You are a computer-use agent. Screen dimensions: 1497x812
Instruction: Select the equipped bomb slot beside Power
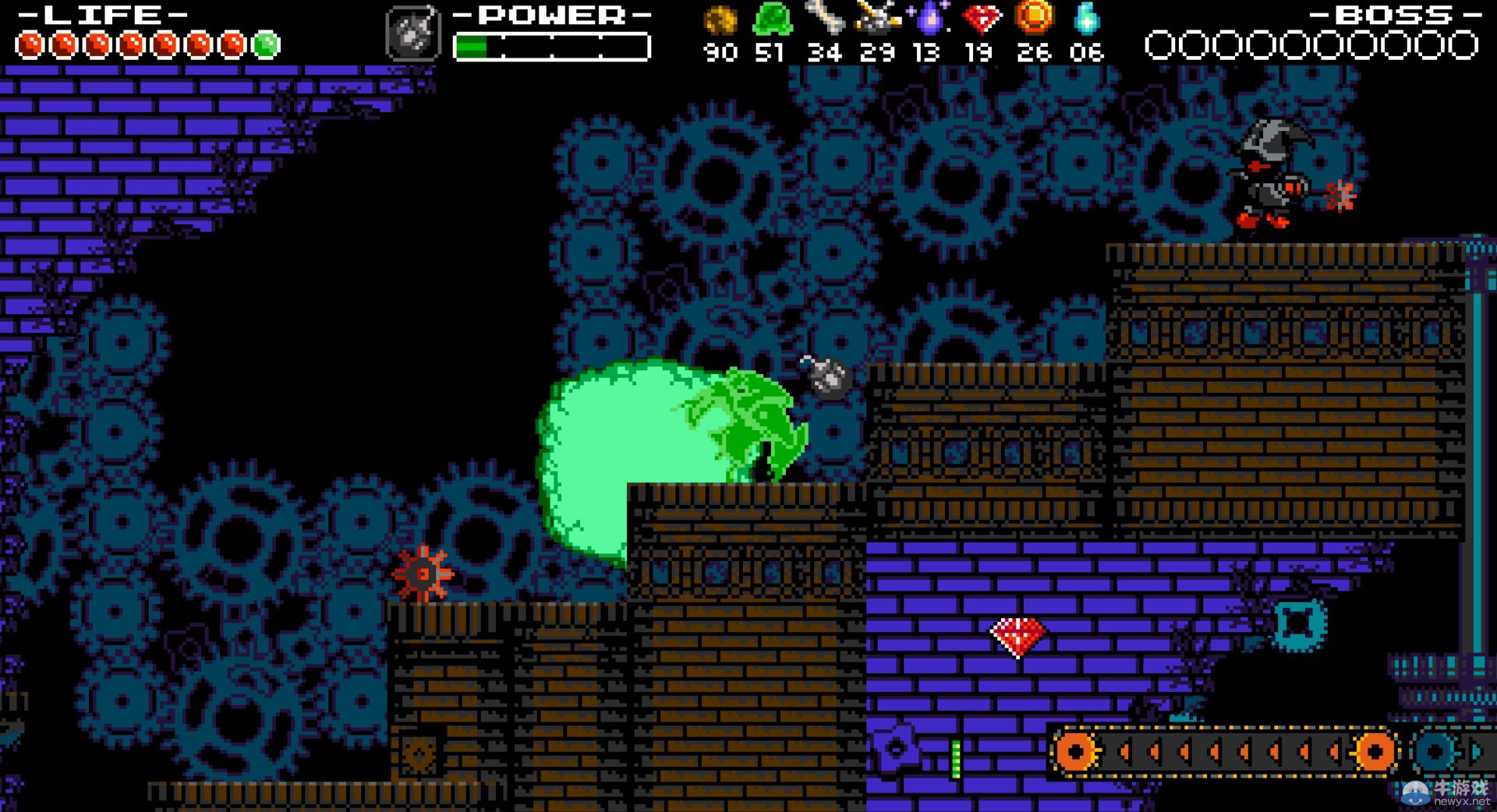(412, 34)
